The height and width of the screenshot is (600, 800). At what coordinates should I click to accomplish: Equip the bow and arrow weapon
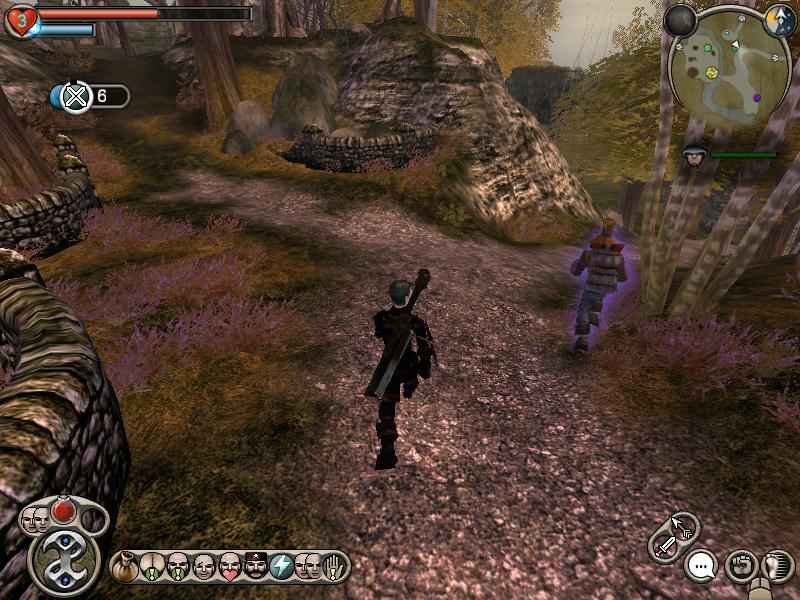[684, 526]
